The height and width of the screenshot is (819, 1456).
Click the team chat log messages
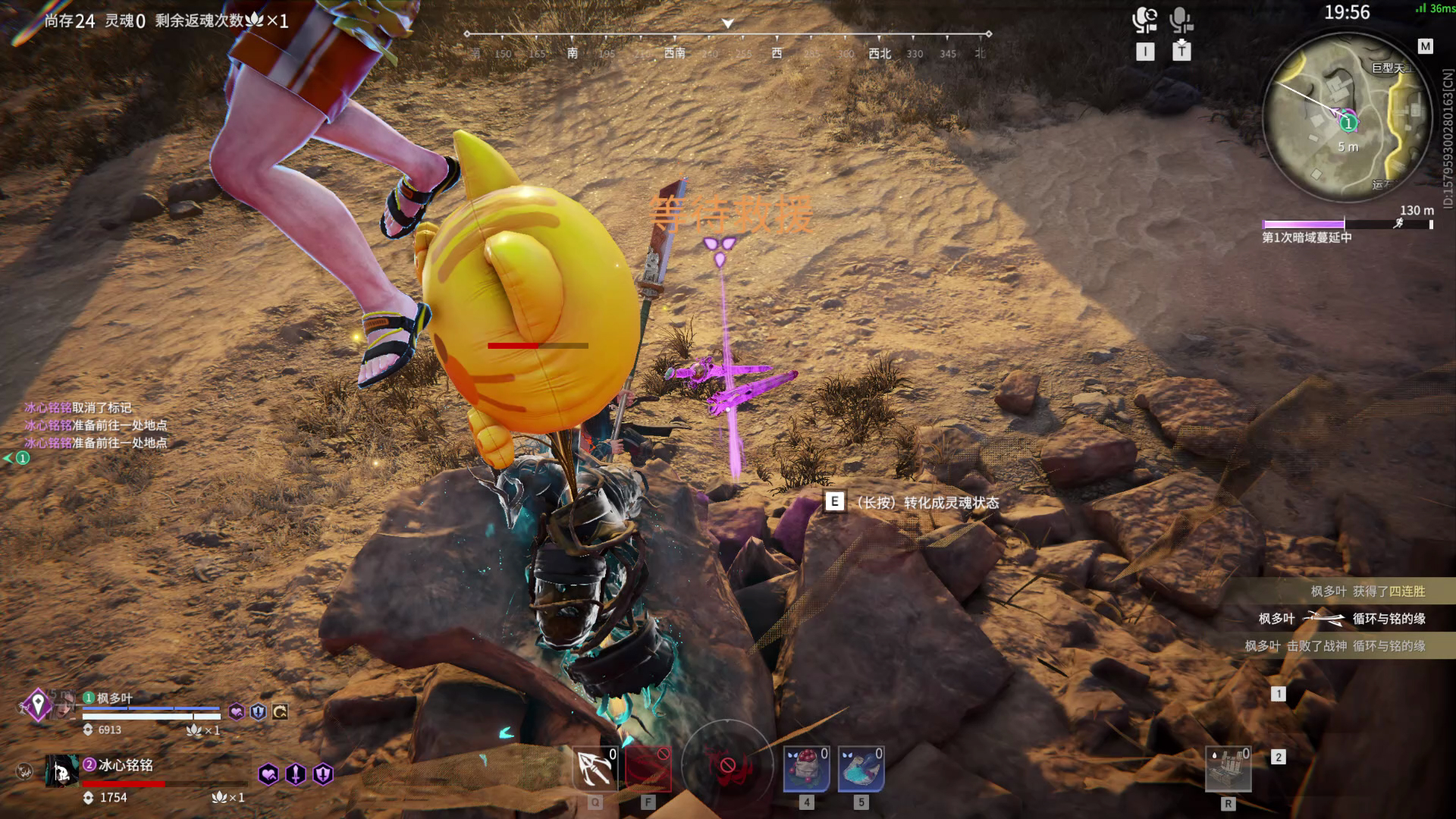coord(96,425)
